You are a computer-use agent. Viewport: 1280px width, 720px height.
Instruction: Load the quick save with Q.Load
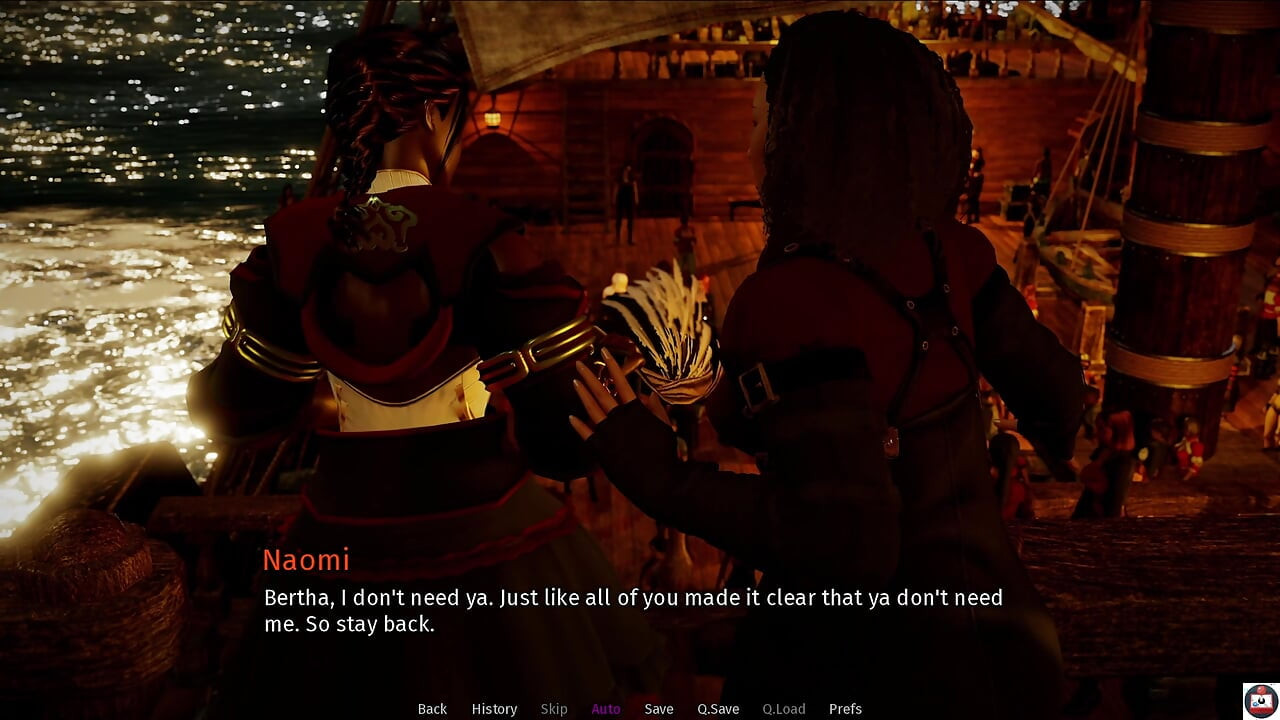click(784, 709)
